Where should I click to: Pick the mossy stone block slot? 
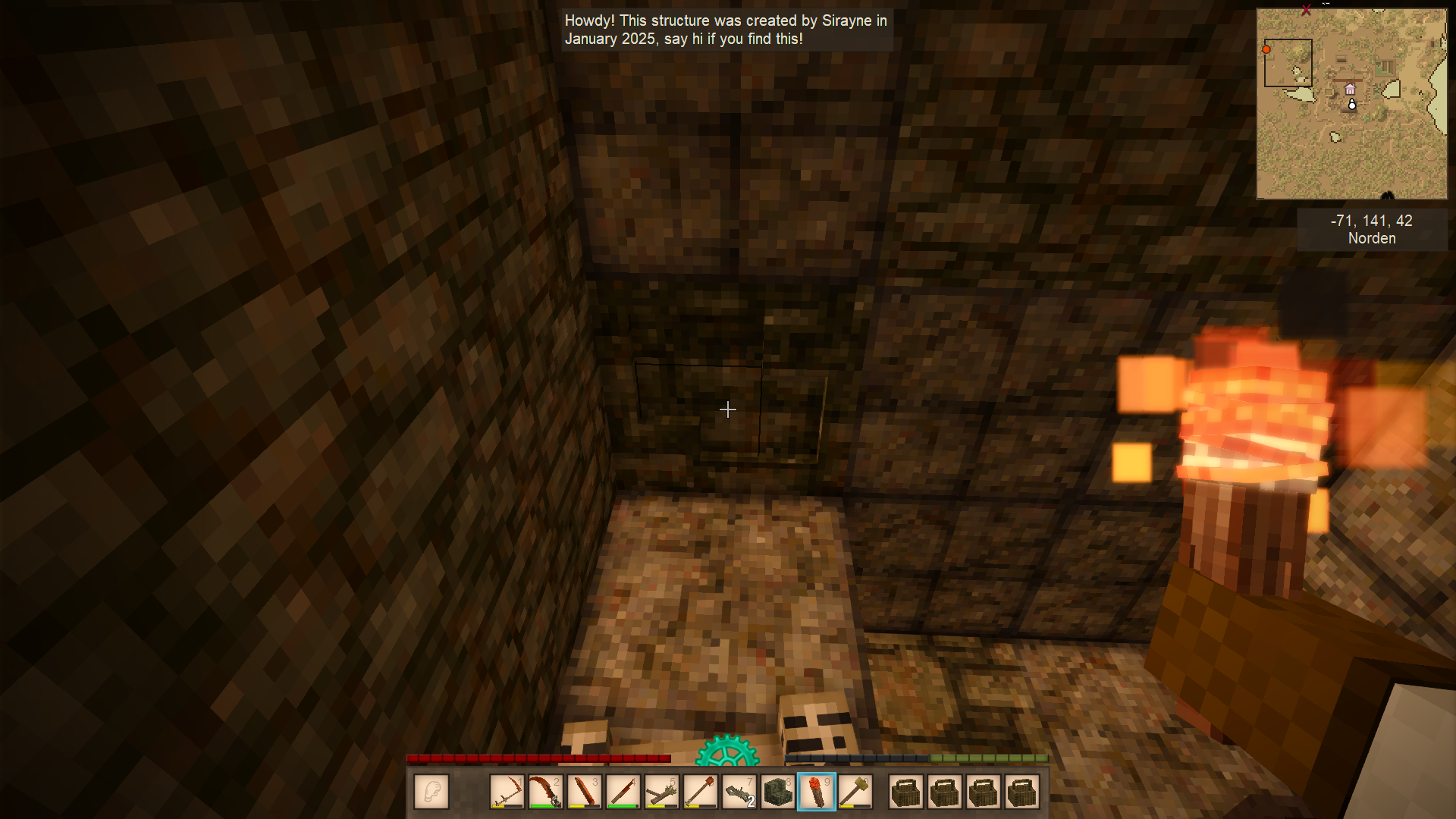click(777, 792)
